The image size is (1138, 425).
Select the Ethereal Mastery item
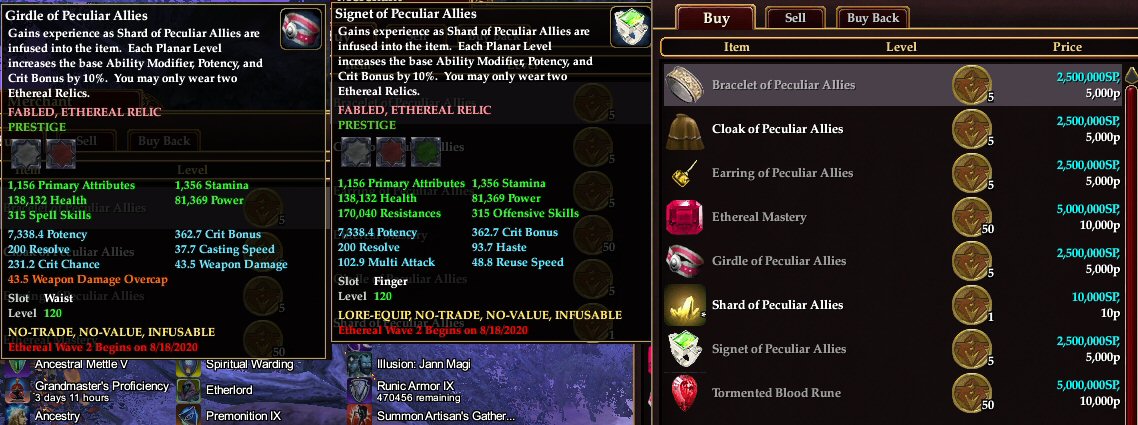coord(758,216)
